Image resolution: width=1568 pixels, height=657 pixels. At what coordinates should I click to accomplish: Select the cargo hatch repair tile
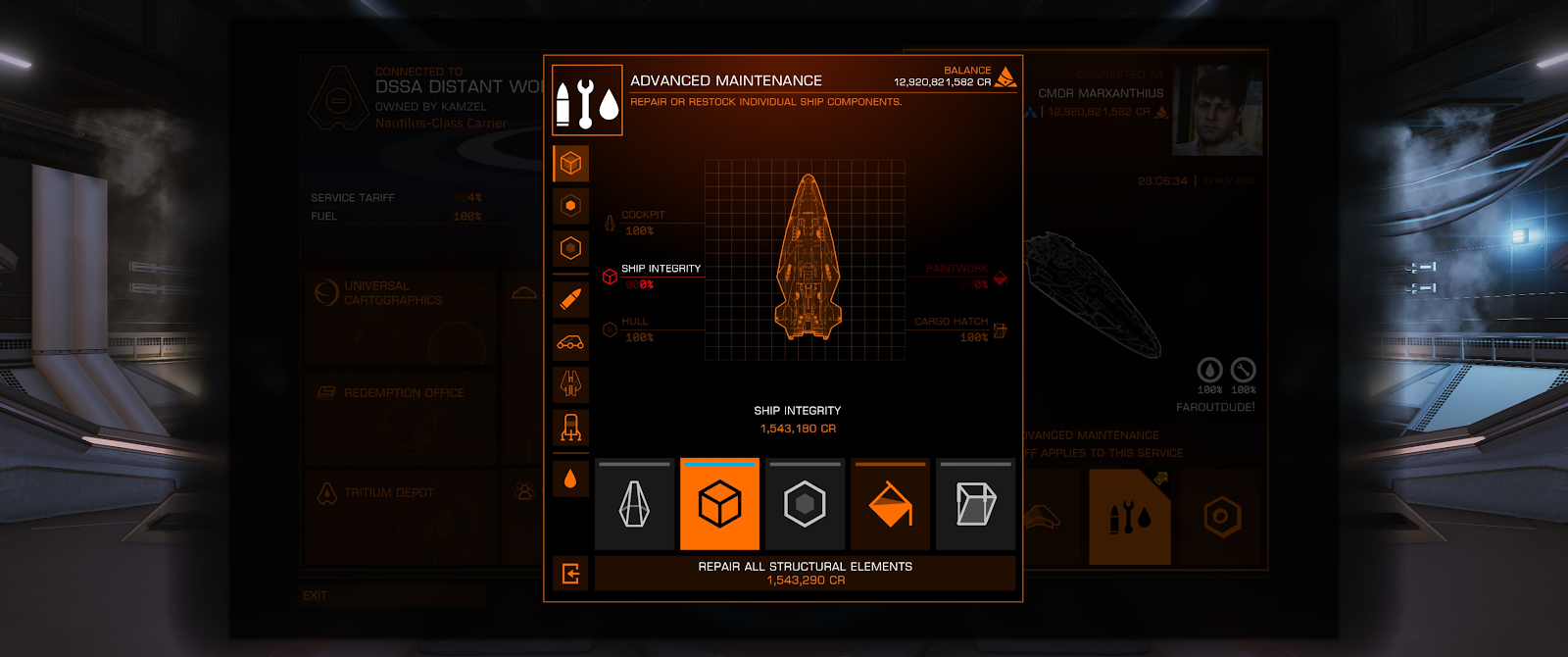pos(975,504)
